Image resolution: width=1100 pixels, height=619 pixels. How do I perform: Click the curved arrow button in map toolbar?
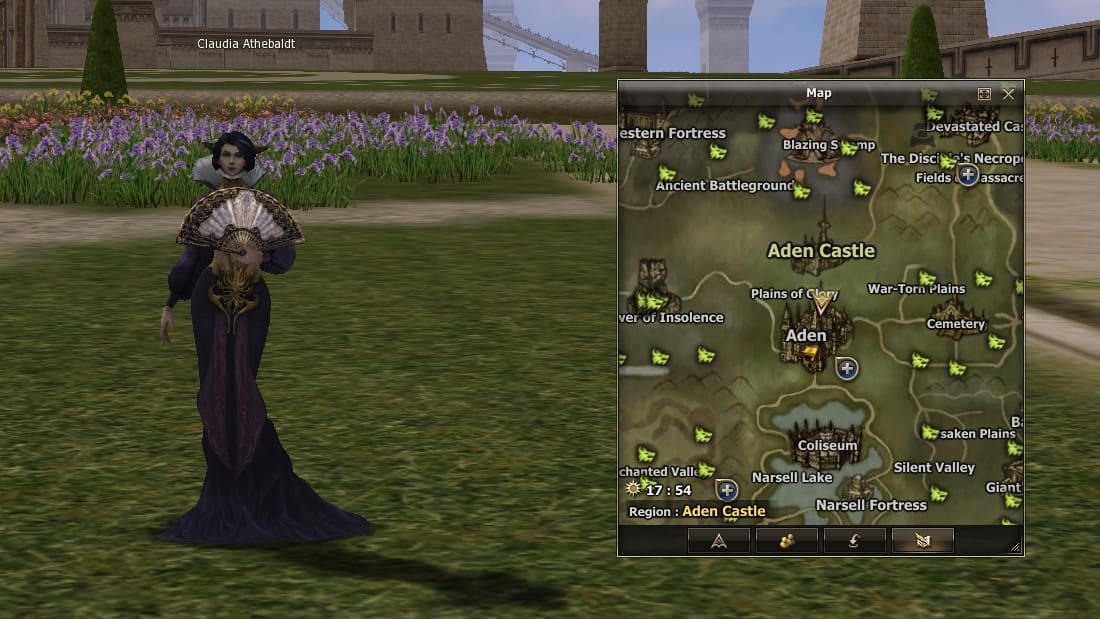854,541
